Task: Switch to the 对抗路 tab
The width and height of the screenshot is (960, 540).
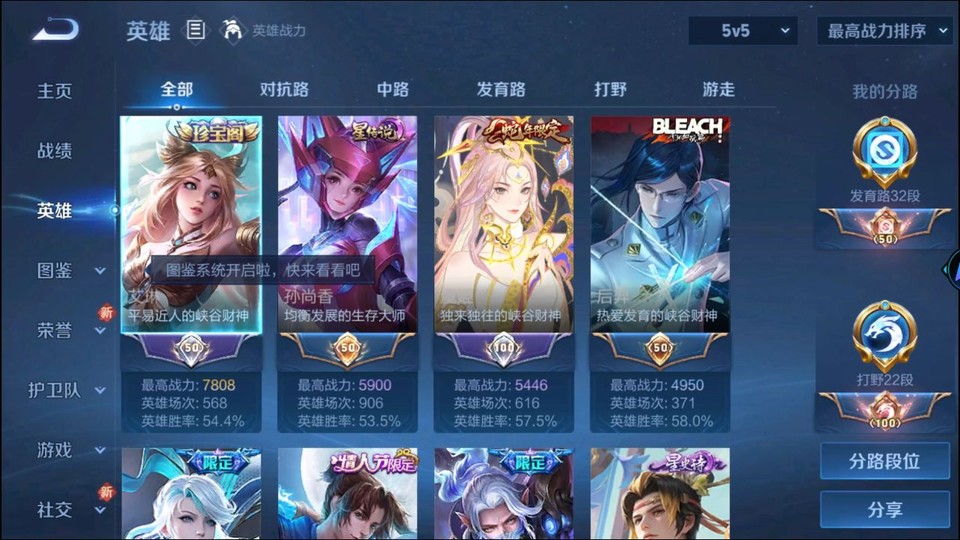Action: coord(284,89)
